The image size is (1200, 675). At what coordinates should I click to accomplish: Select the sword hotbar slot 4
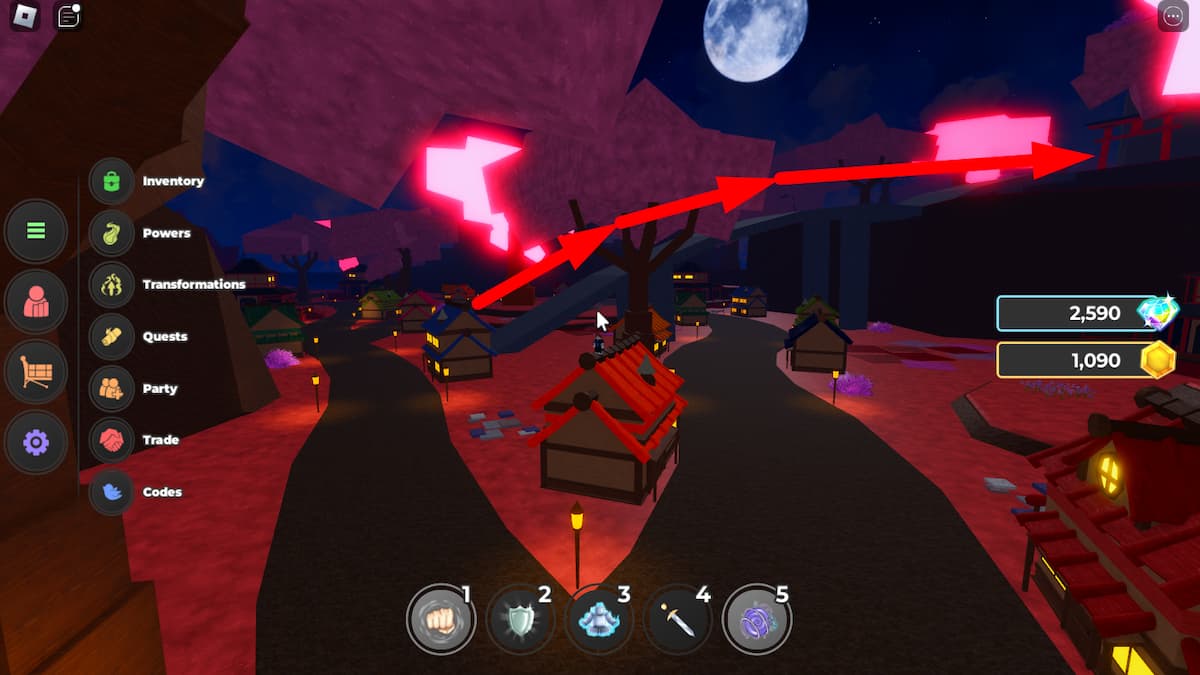[677, 620]
